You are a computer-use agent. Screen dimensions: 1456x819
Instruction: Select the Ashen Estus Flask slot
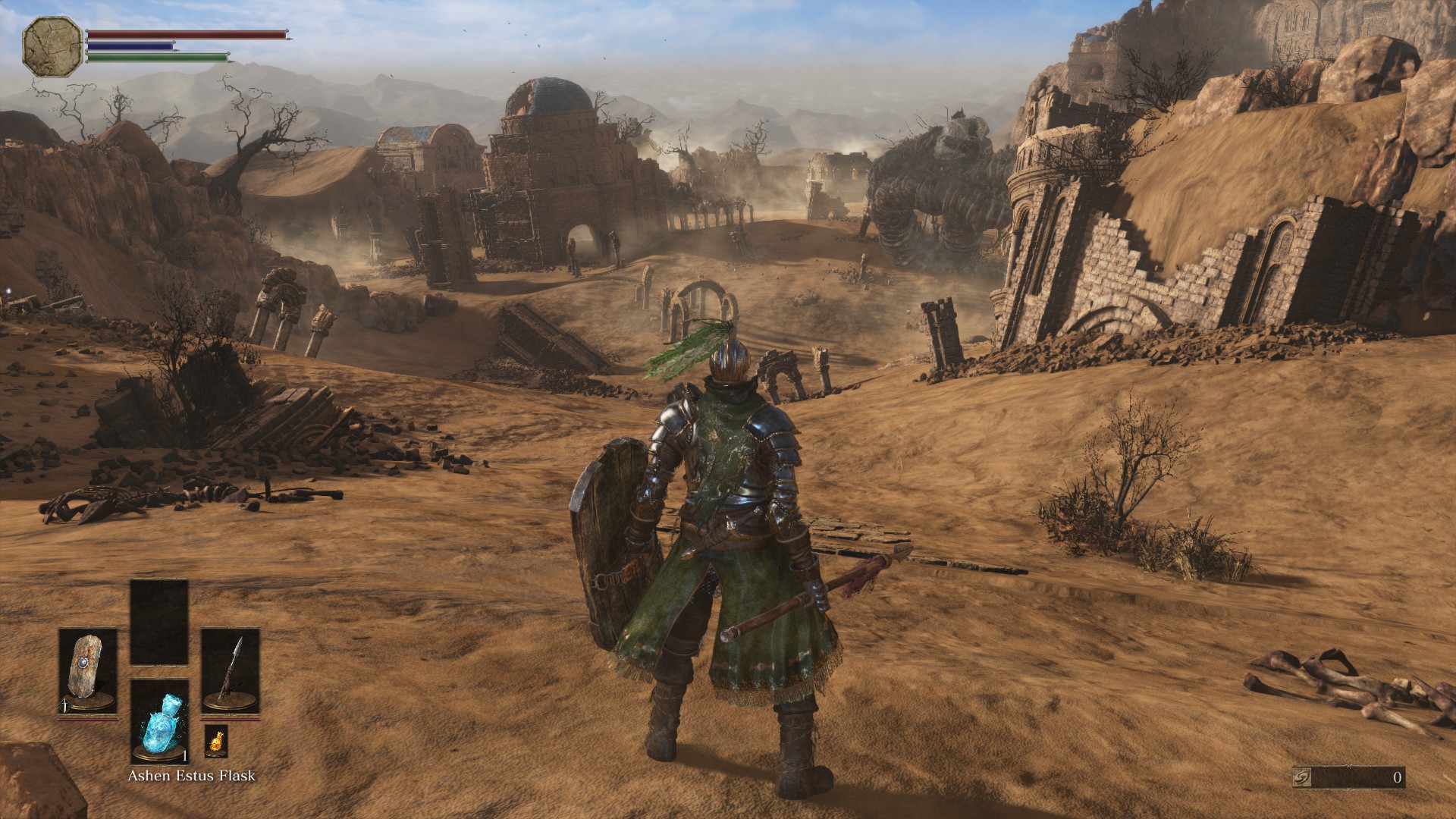(159, 720)
